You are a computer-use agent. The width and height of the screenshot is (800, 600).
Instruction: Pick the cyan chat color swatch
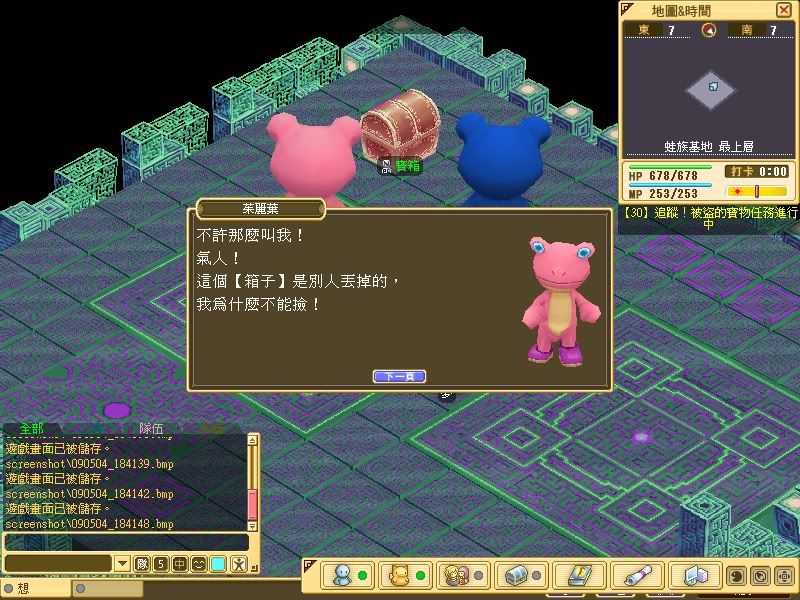click(x=218, y=564)
